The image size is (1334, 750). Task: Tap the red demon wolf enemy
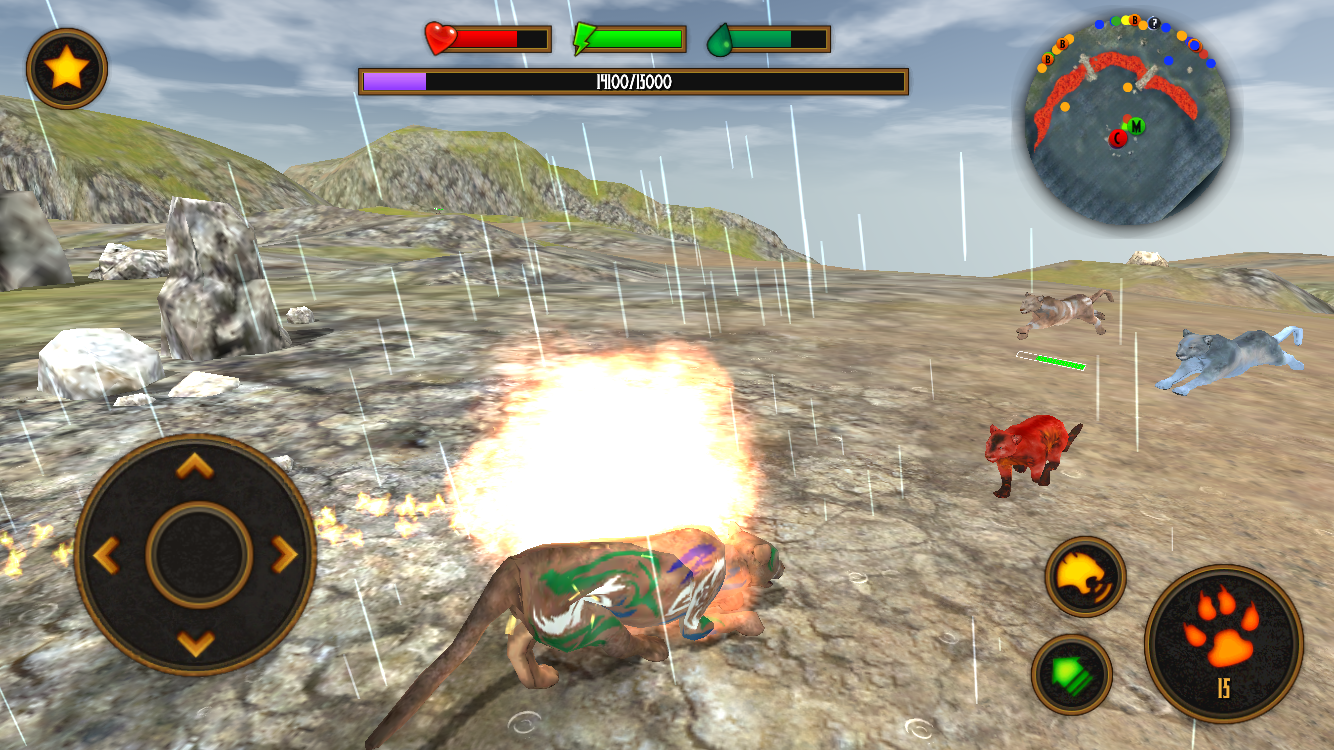click(x=1030, y=452)
